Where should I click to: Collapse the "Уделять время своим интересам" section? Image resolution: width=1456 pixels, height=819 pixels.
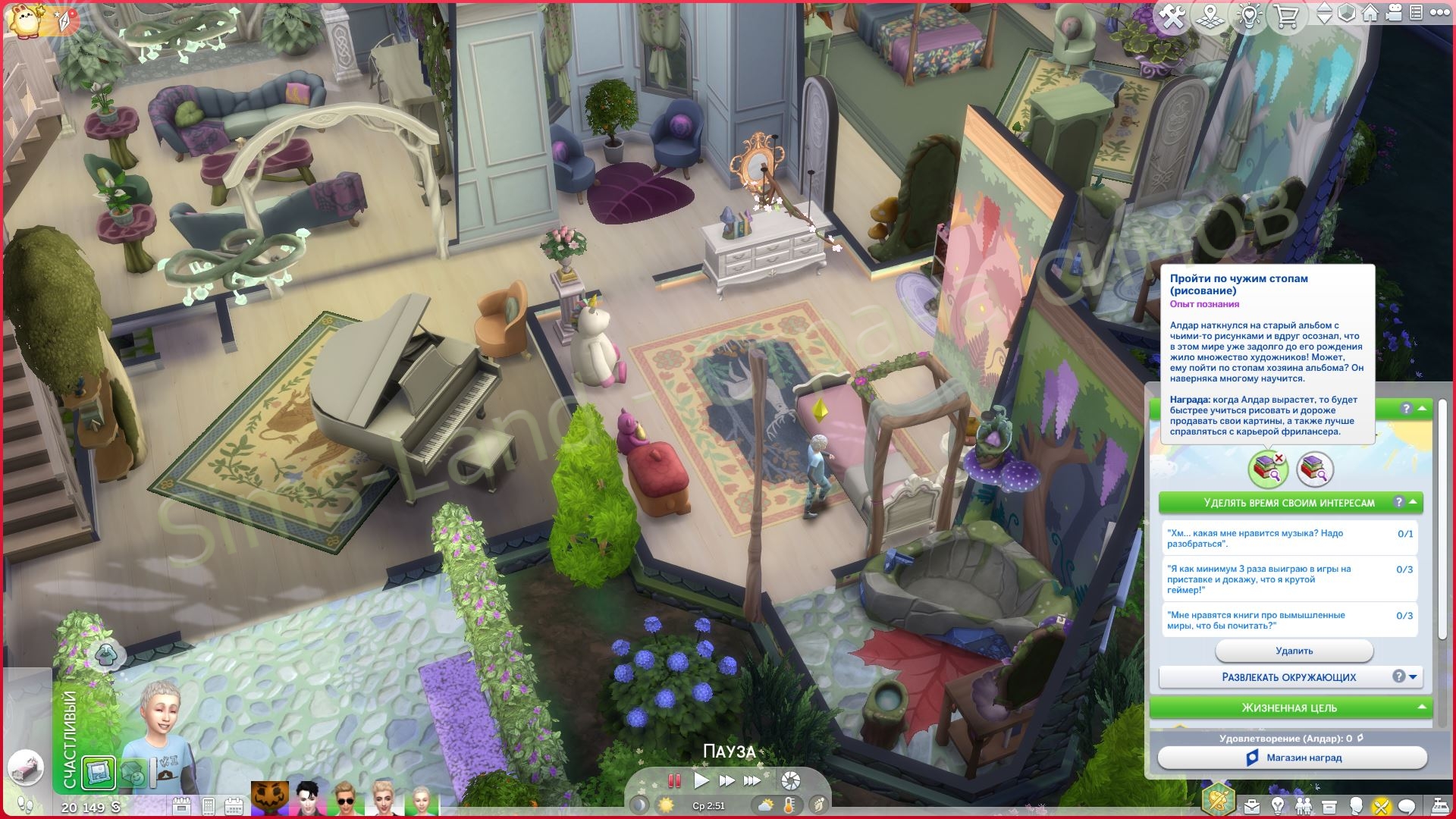click(1414, 502)
